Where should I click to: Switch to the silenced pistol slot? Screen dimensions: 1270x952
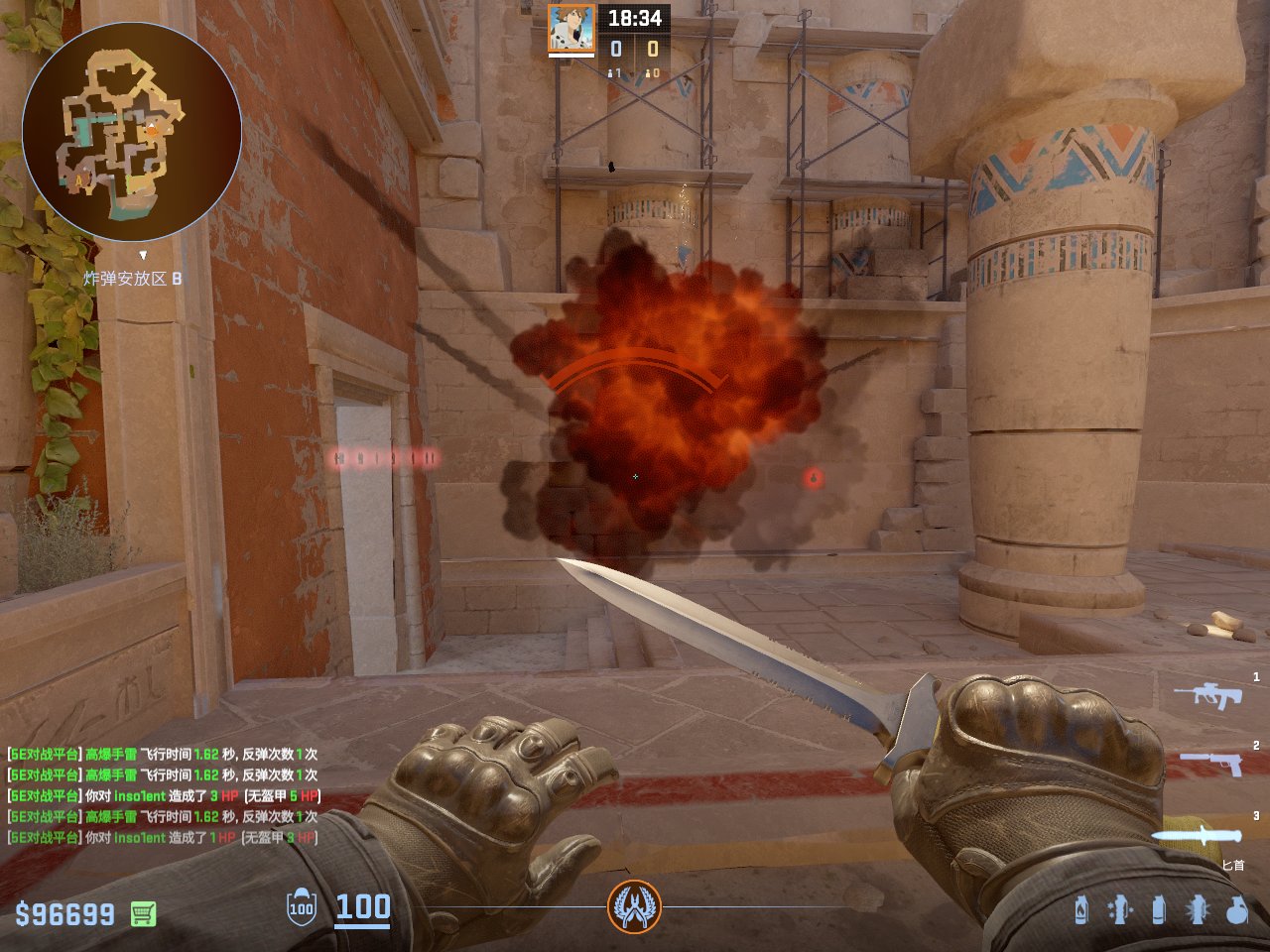tap(1211, 762)
